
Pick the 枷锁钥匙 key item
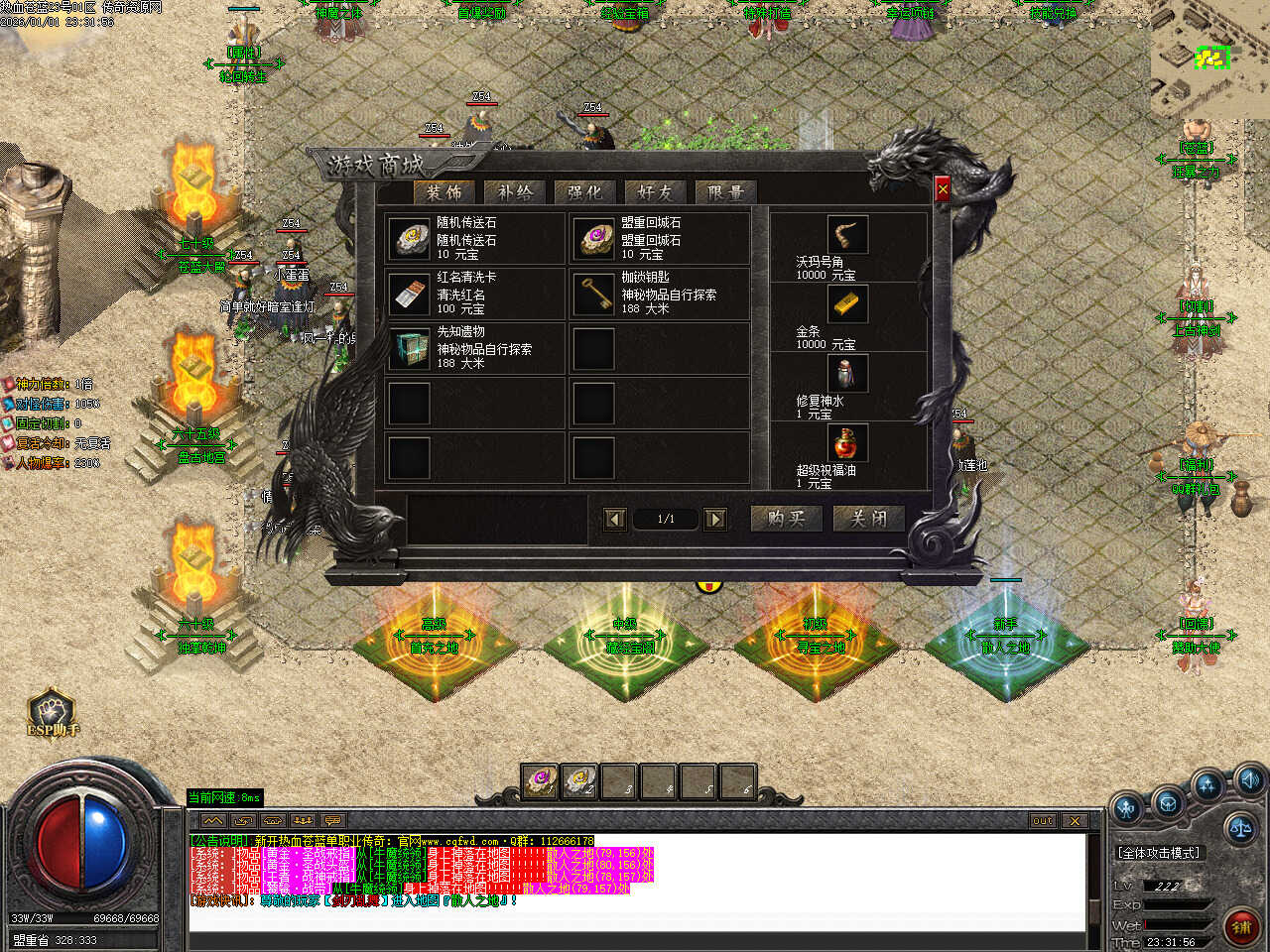(x=593, y=294)
